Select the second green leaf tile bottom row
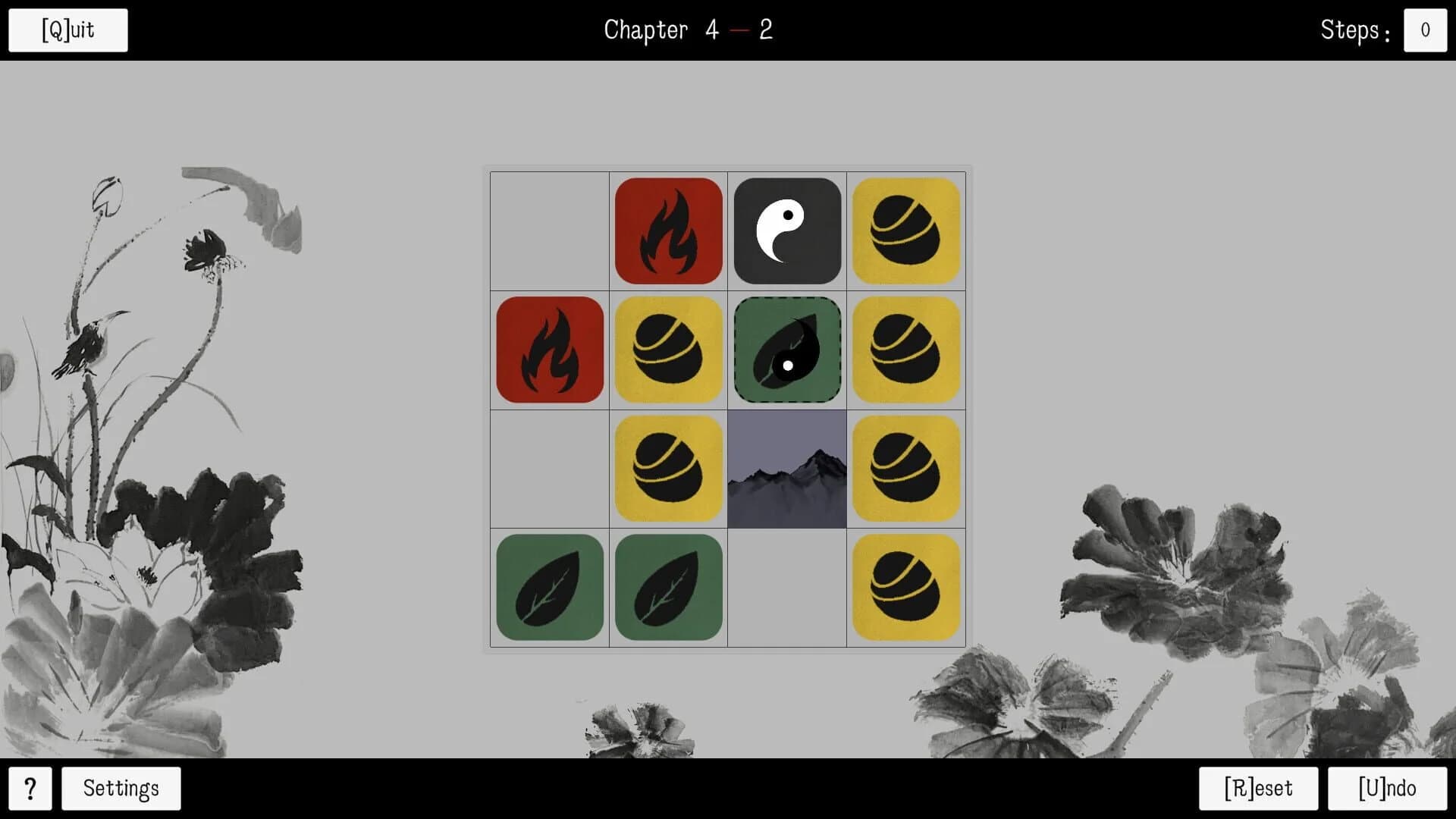The width and height of the screenshot is (1456, 819). [668, 588]
